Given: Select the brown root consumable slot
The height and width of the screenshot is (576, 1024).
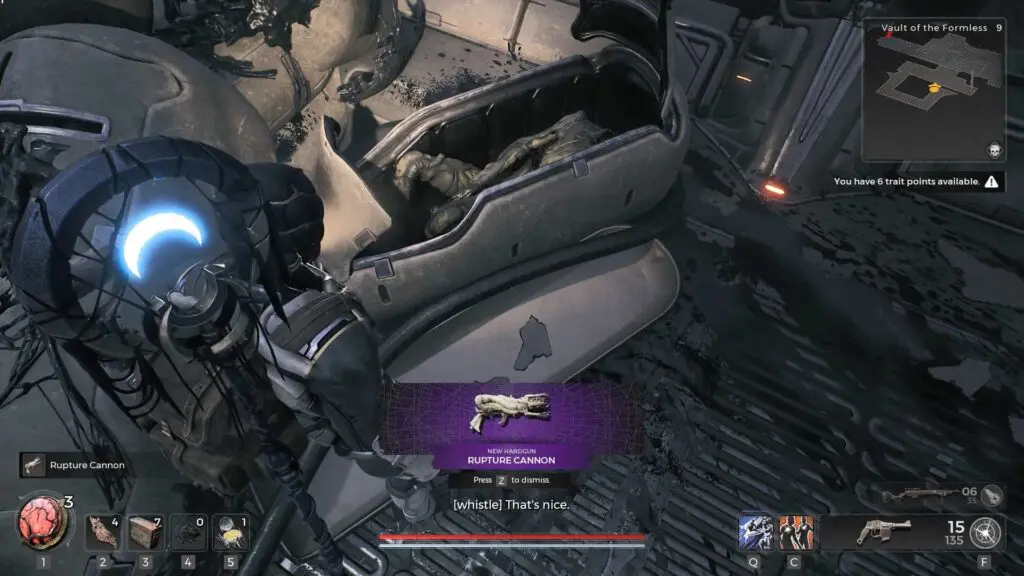Looking at the screenshot, I should tap(101, 532).
